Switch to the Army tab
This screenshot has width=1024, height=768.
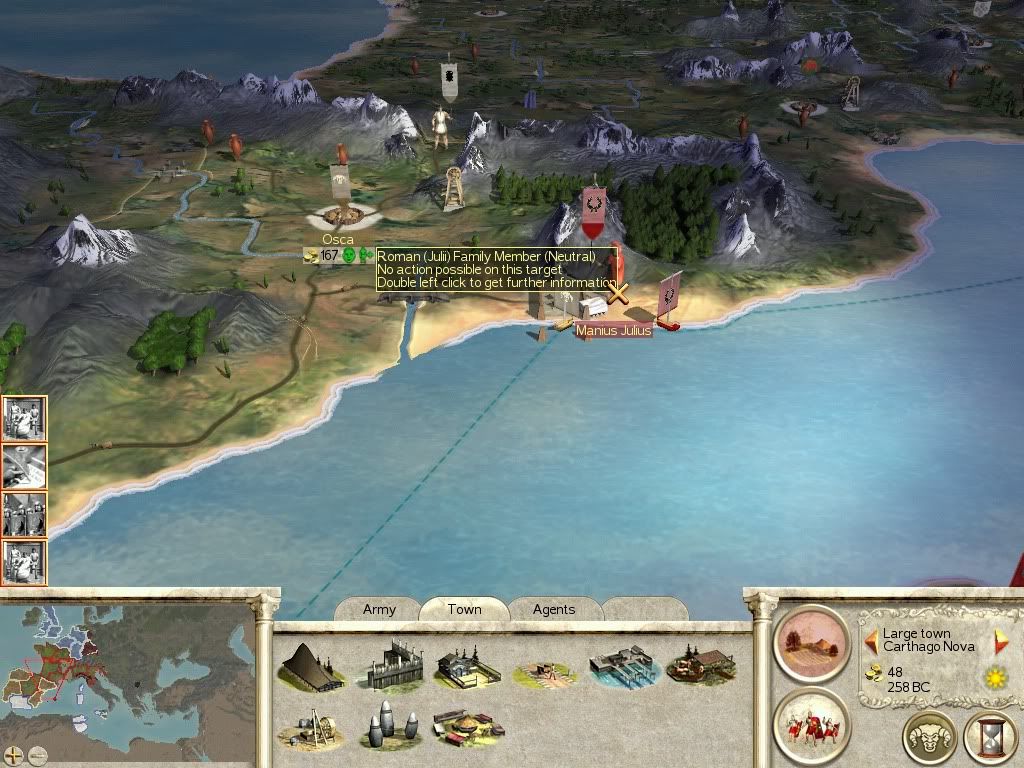point(379,609)
